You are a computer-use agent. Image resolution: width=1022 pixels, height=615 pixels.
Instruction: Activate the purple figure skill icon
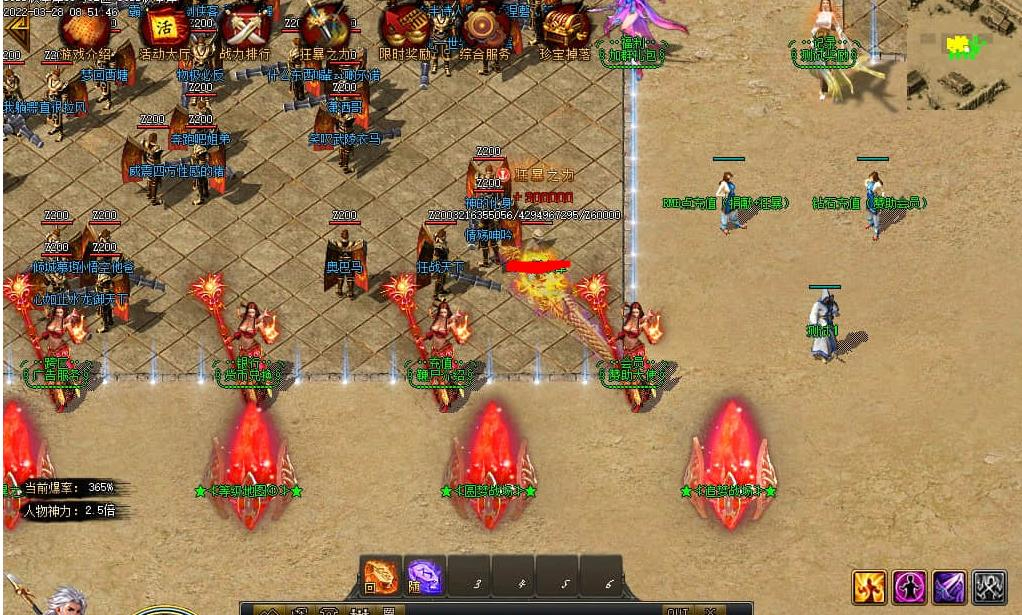pyautogui.click(x=909, y=587)
